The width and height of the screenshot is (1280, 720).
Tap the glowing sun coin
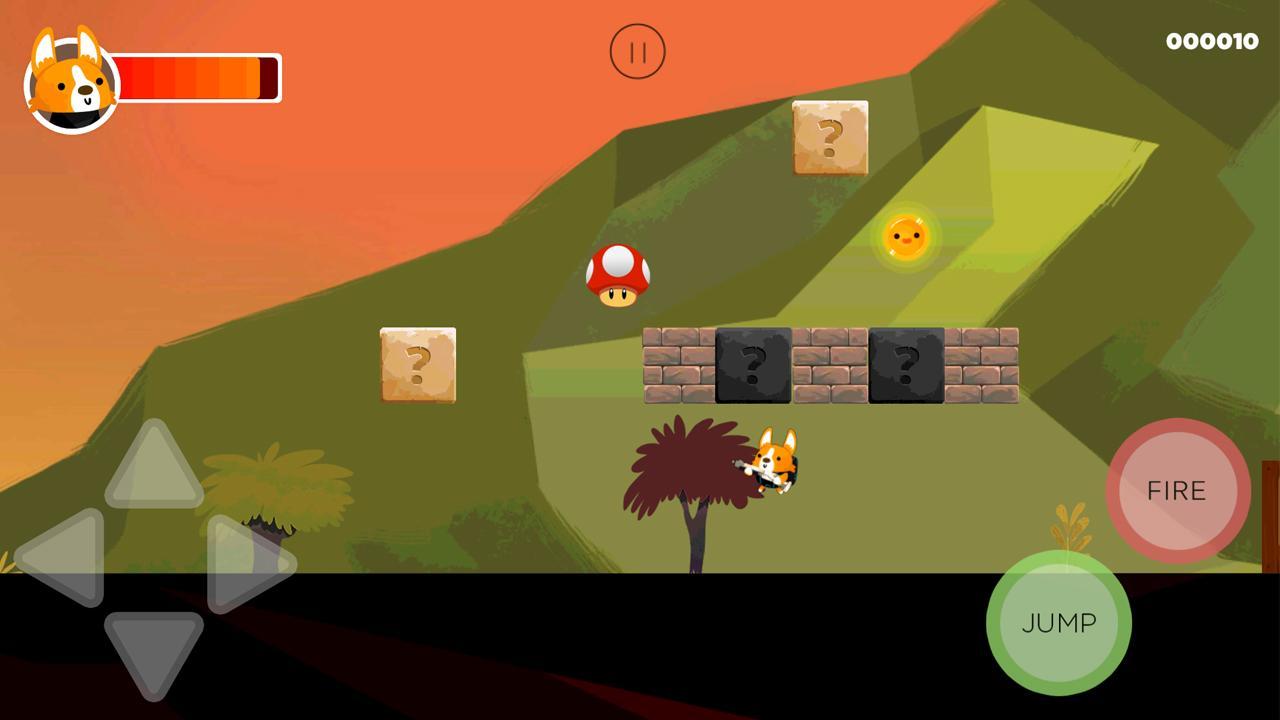point(909,235)
